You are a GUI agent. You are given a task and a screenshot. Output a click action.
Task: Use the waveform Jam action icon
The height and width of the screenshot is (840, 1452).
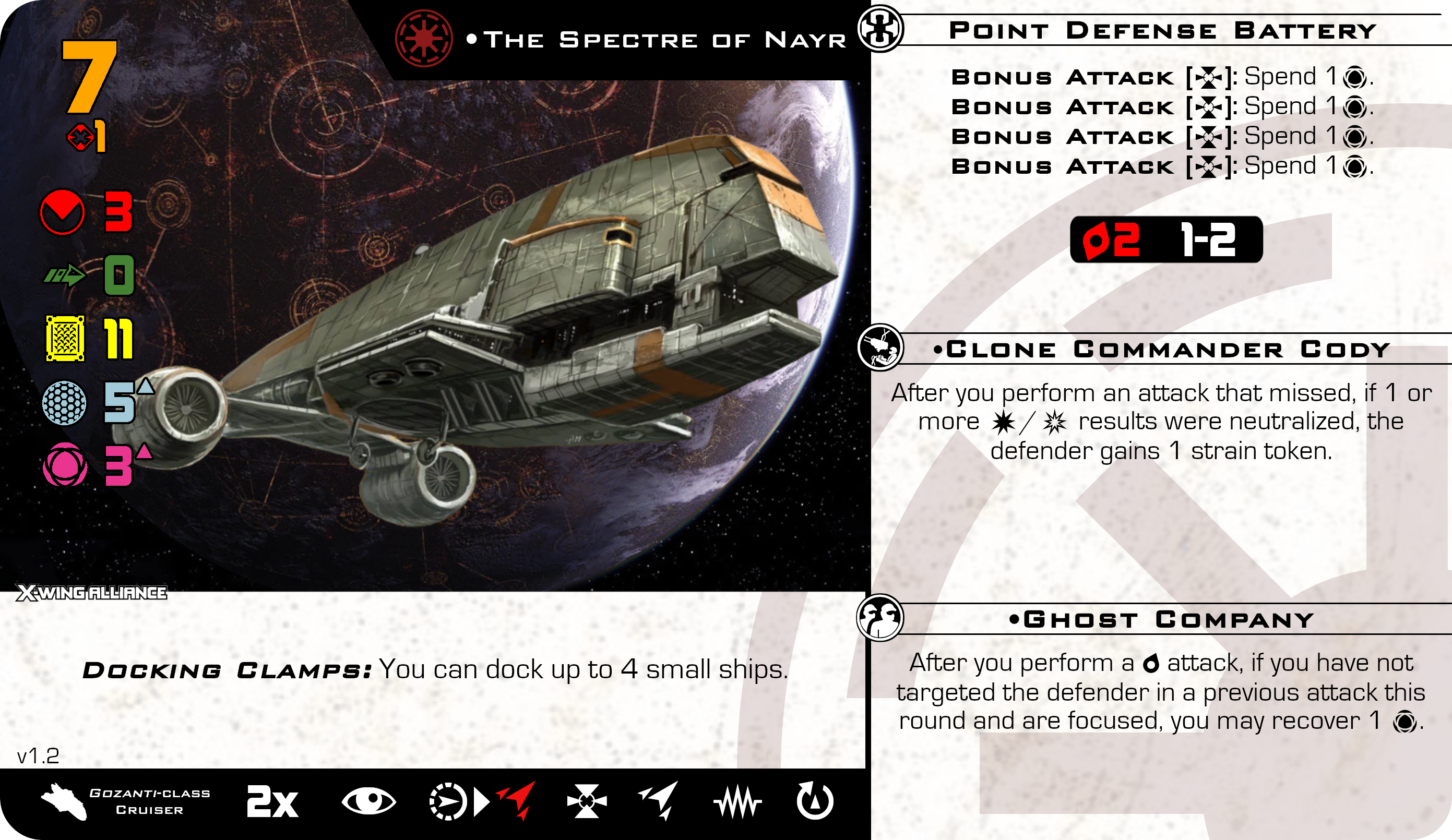point(737,802)
